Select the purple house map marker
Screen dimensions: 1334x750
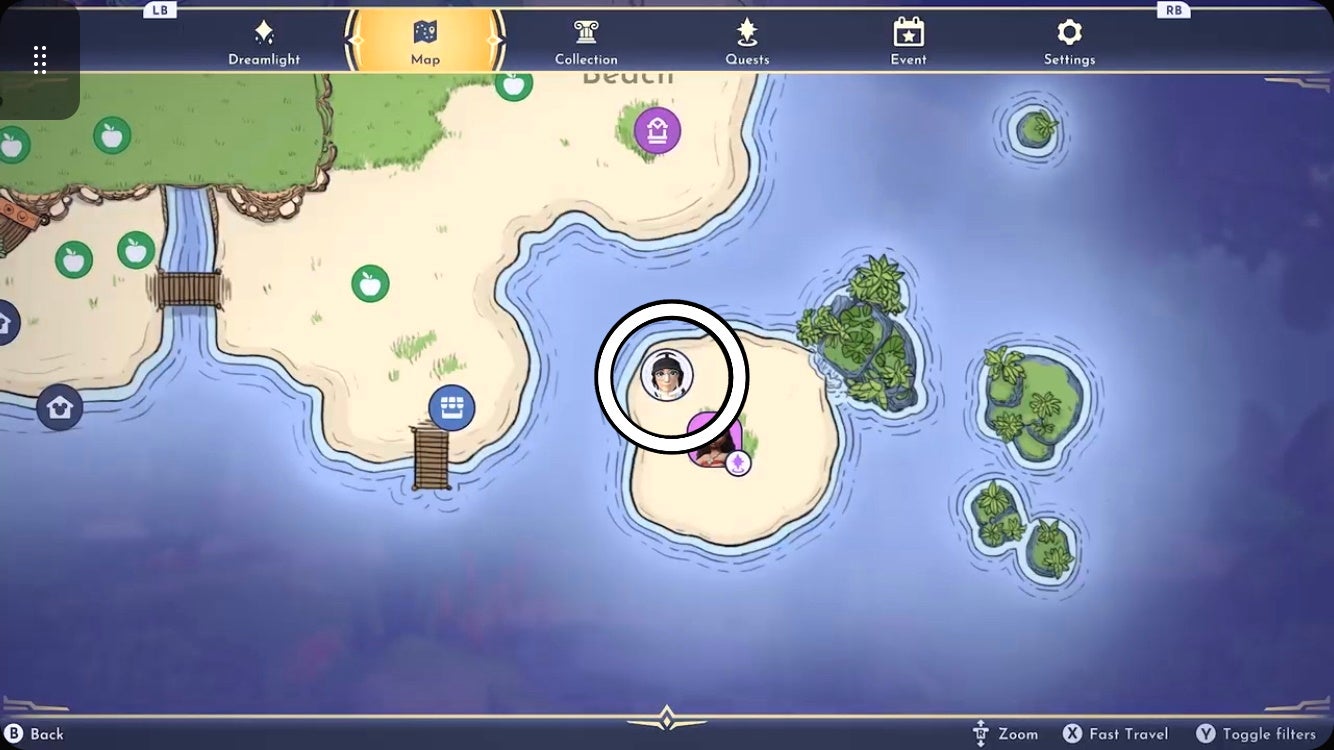coord(657,129)
